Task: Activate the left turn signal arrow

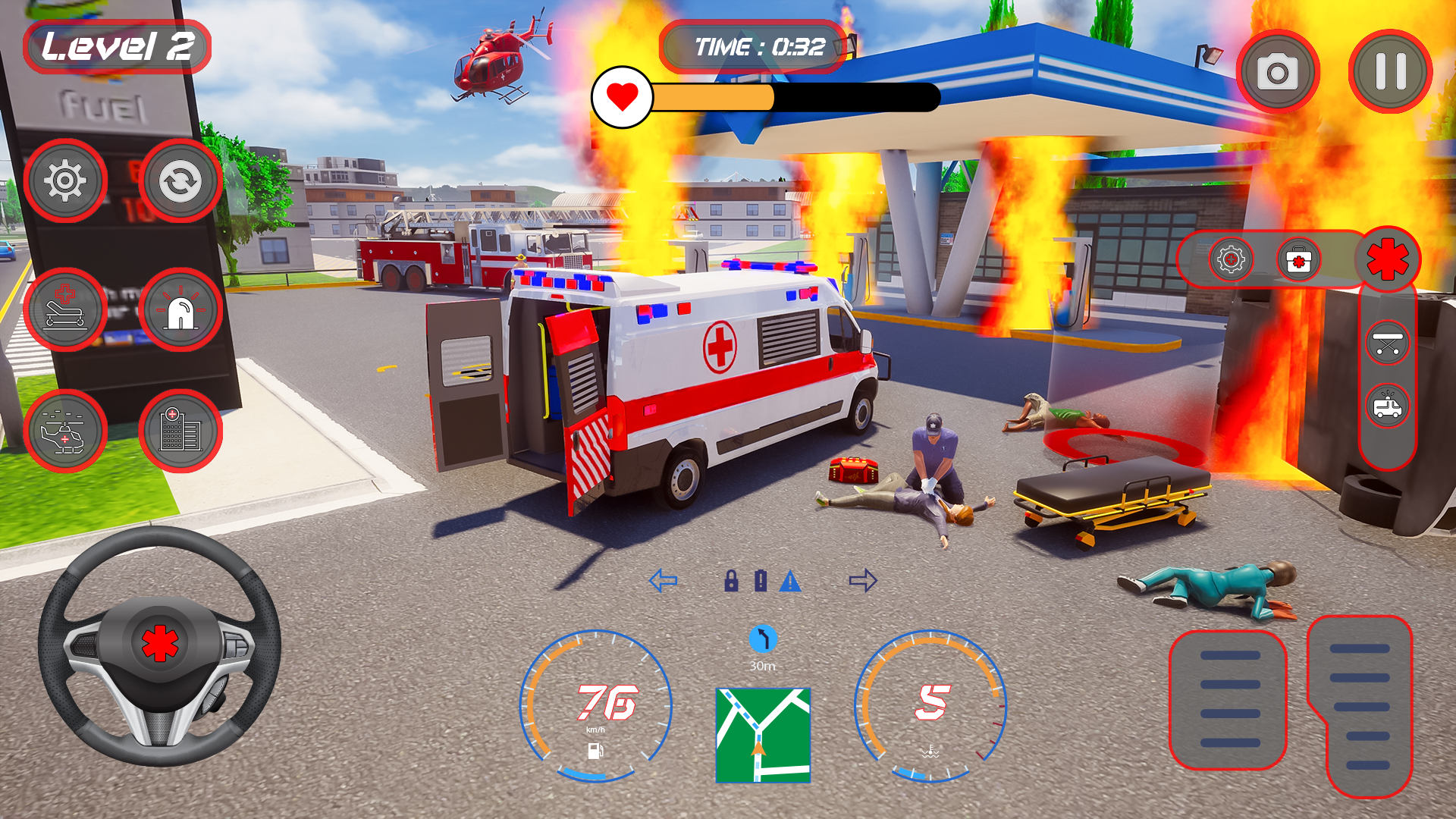Action: (x=663, y=581)
